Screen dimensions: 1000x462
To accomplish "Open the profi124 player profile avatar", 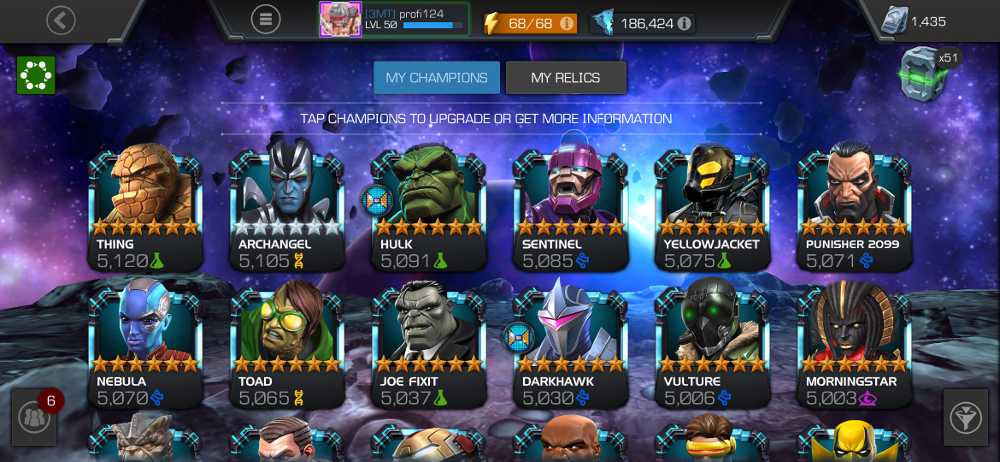I will [x=339, y=19].
